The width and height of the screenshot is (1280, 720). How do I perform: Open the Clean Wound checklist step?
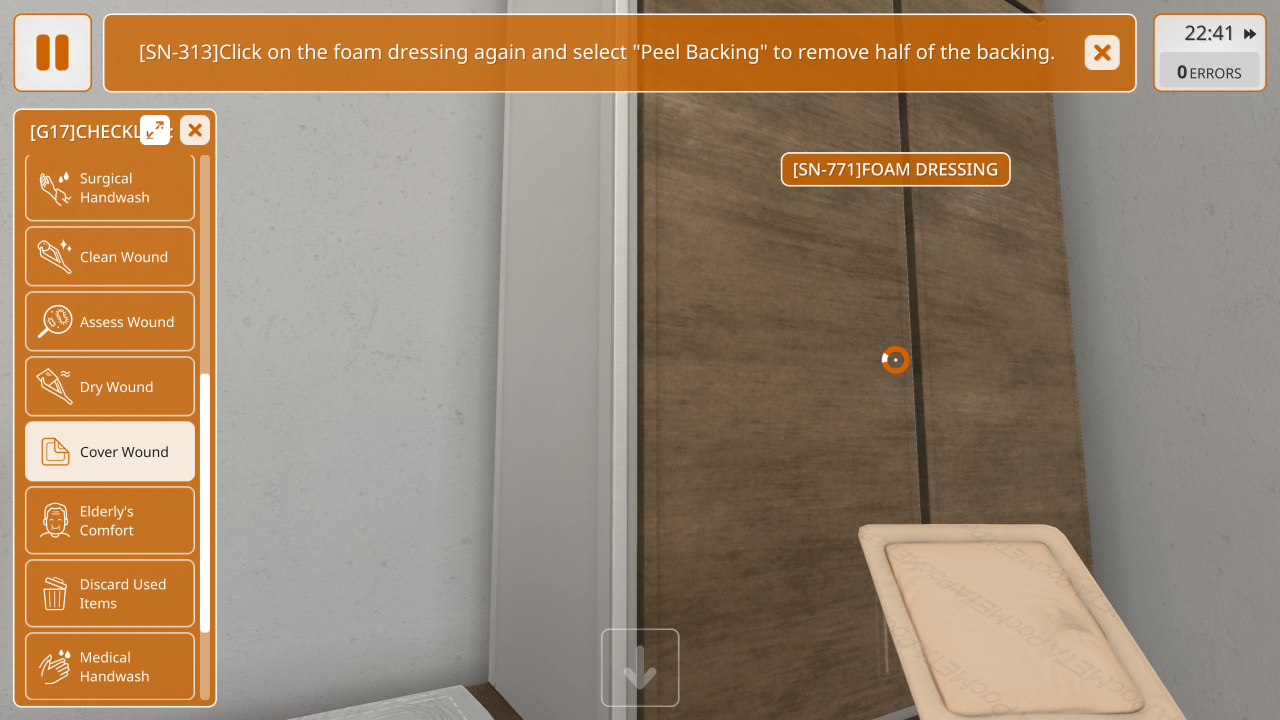point(110,257)
